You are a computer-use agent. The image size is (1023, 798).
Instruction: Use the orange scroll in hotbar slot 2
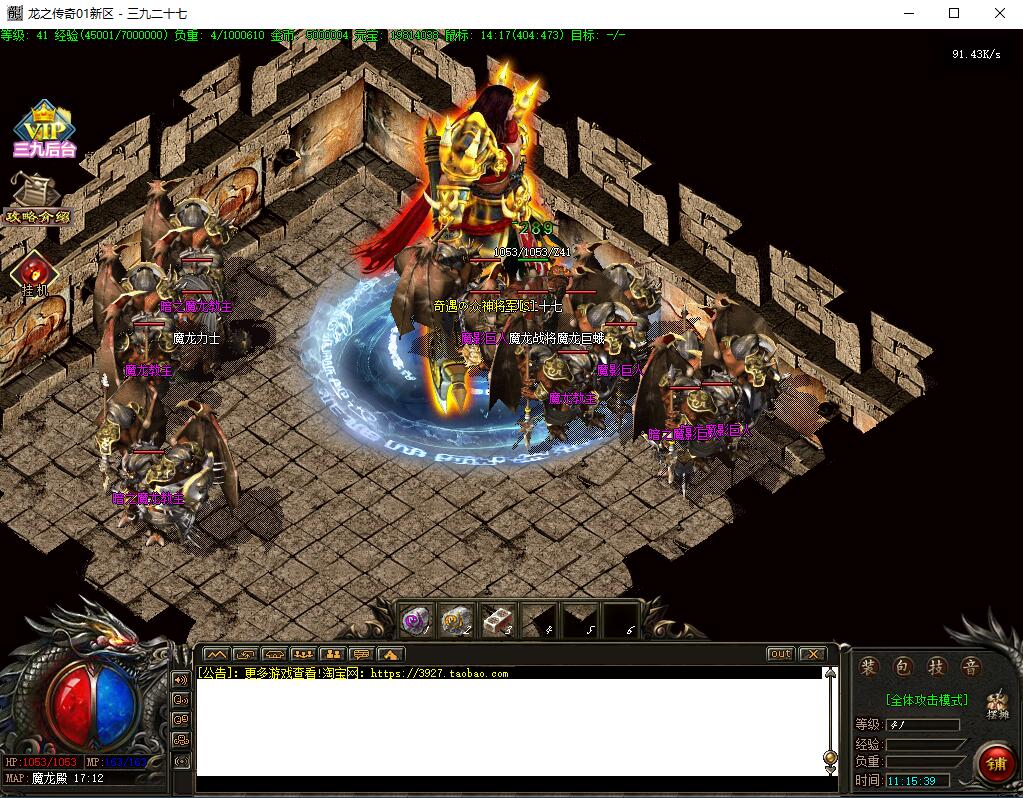point(456,620)
